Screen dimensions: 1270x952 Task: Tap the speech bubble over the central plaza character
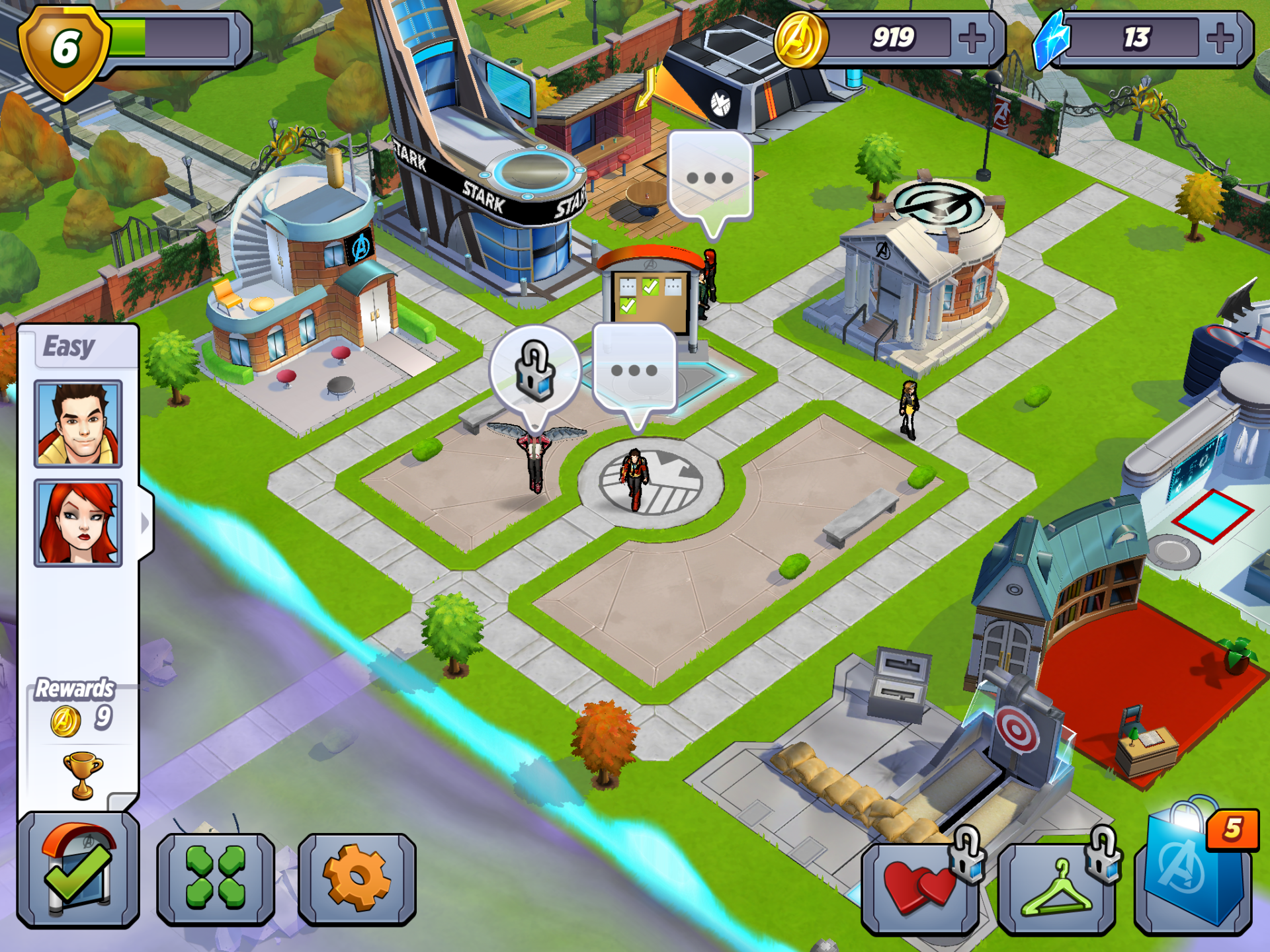[634, 370]
